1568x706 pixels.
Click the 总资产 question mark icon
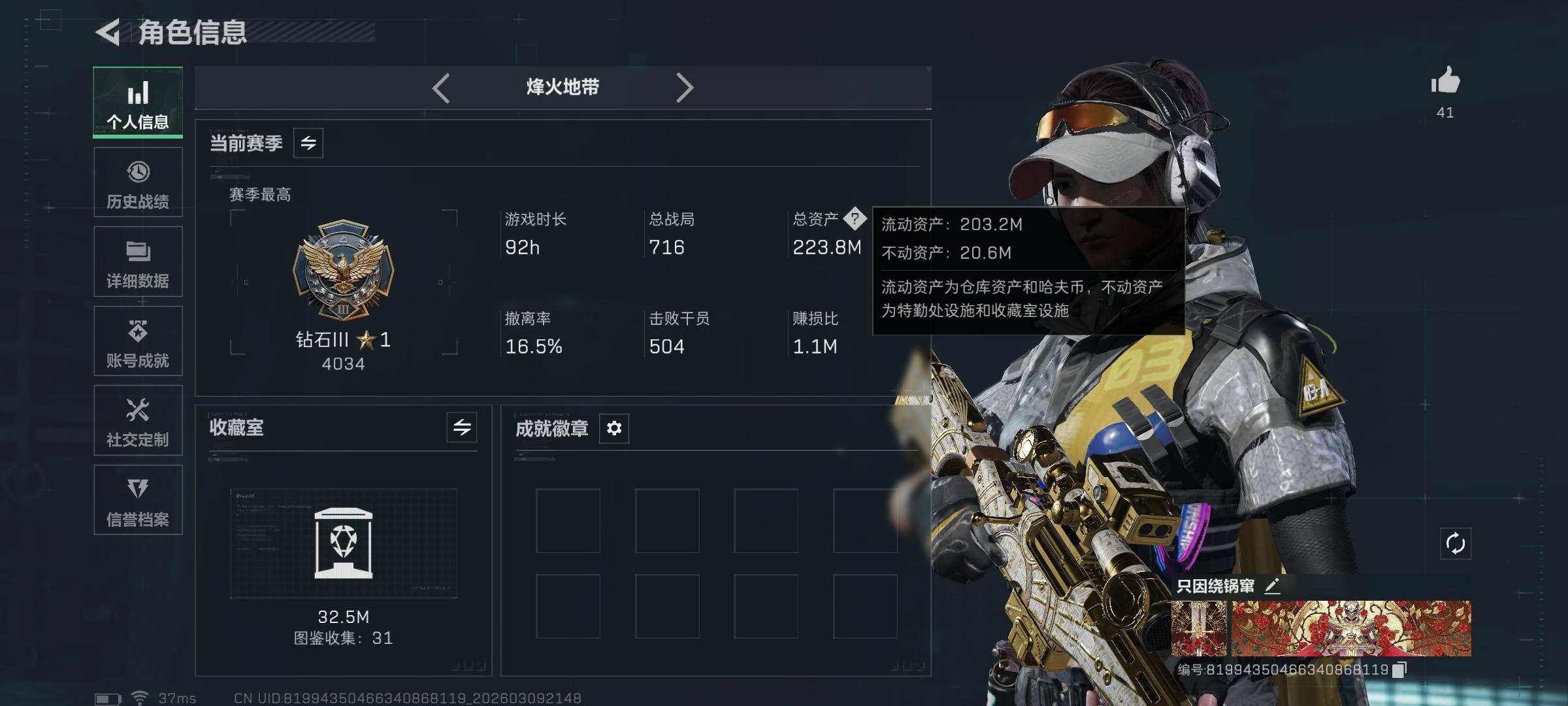point(855,218)
